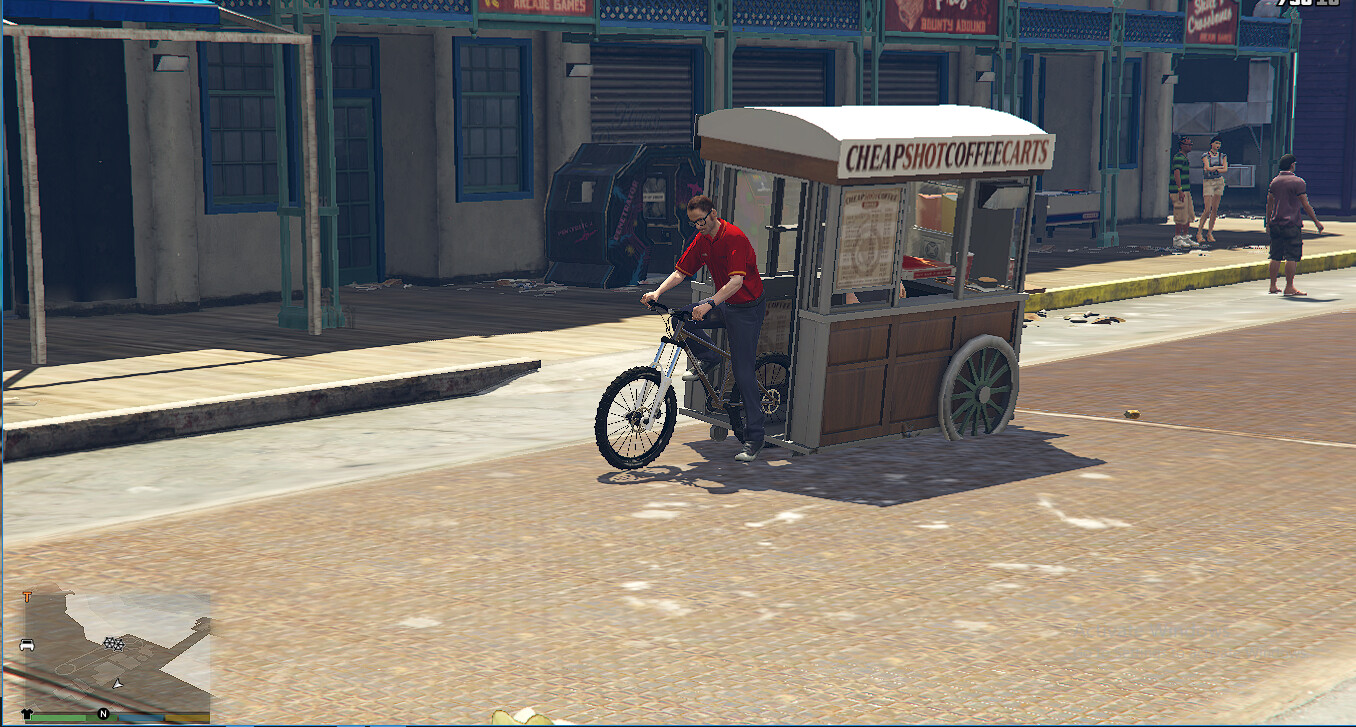Open the CHEAPSHOT COFFEE CARTS sign banner
Viewport: 1356px width, 727px height.
tap(946, 152)
